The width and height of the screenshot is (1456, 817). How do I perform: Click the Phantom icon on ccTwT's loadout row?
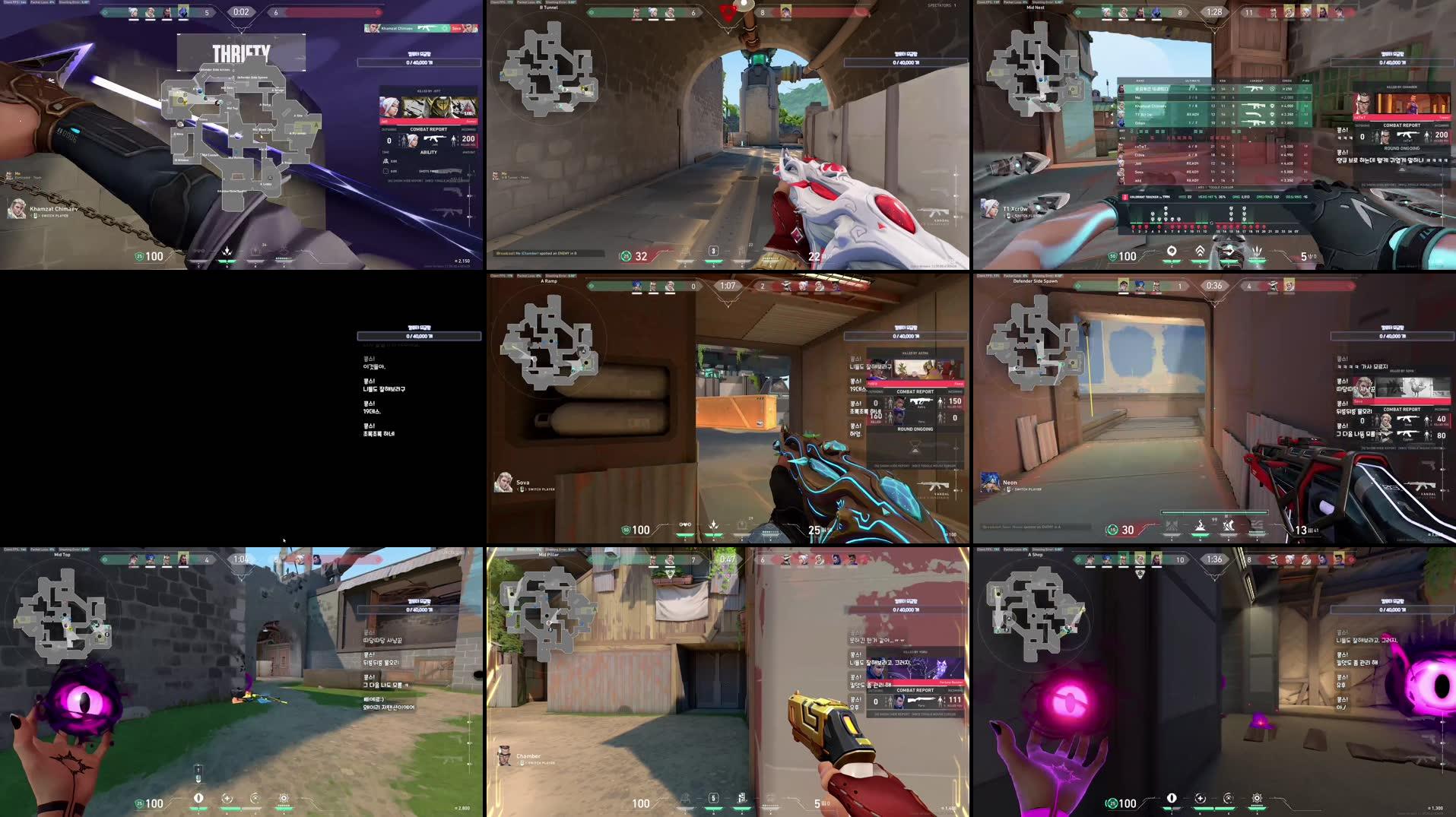coord(1255,147)
